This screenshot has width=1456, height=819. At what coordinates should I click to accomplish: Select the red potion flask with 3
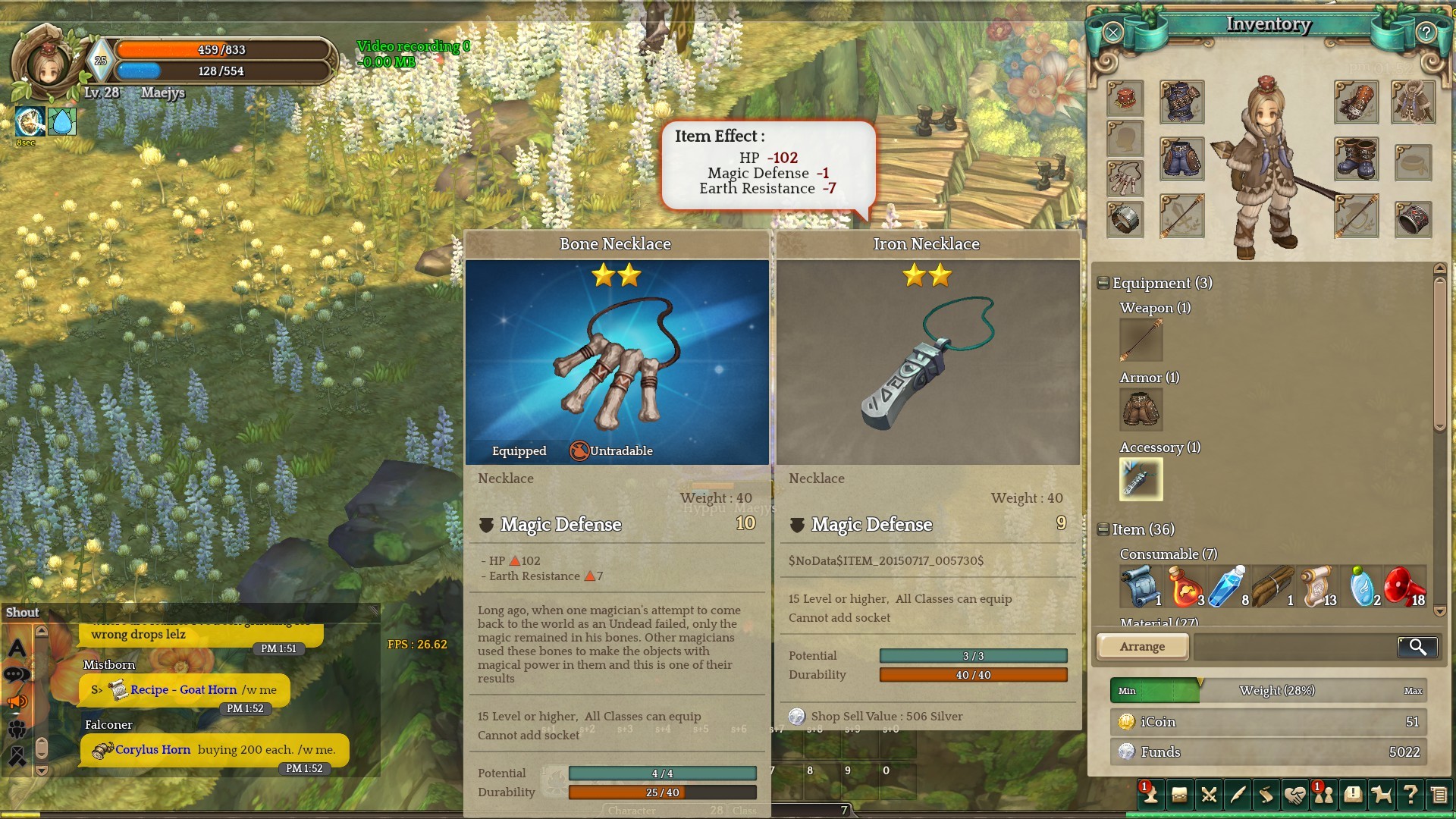tap(1184, 586)
